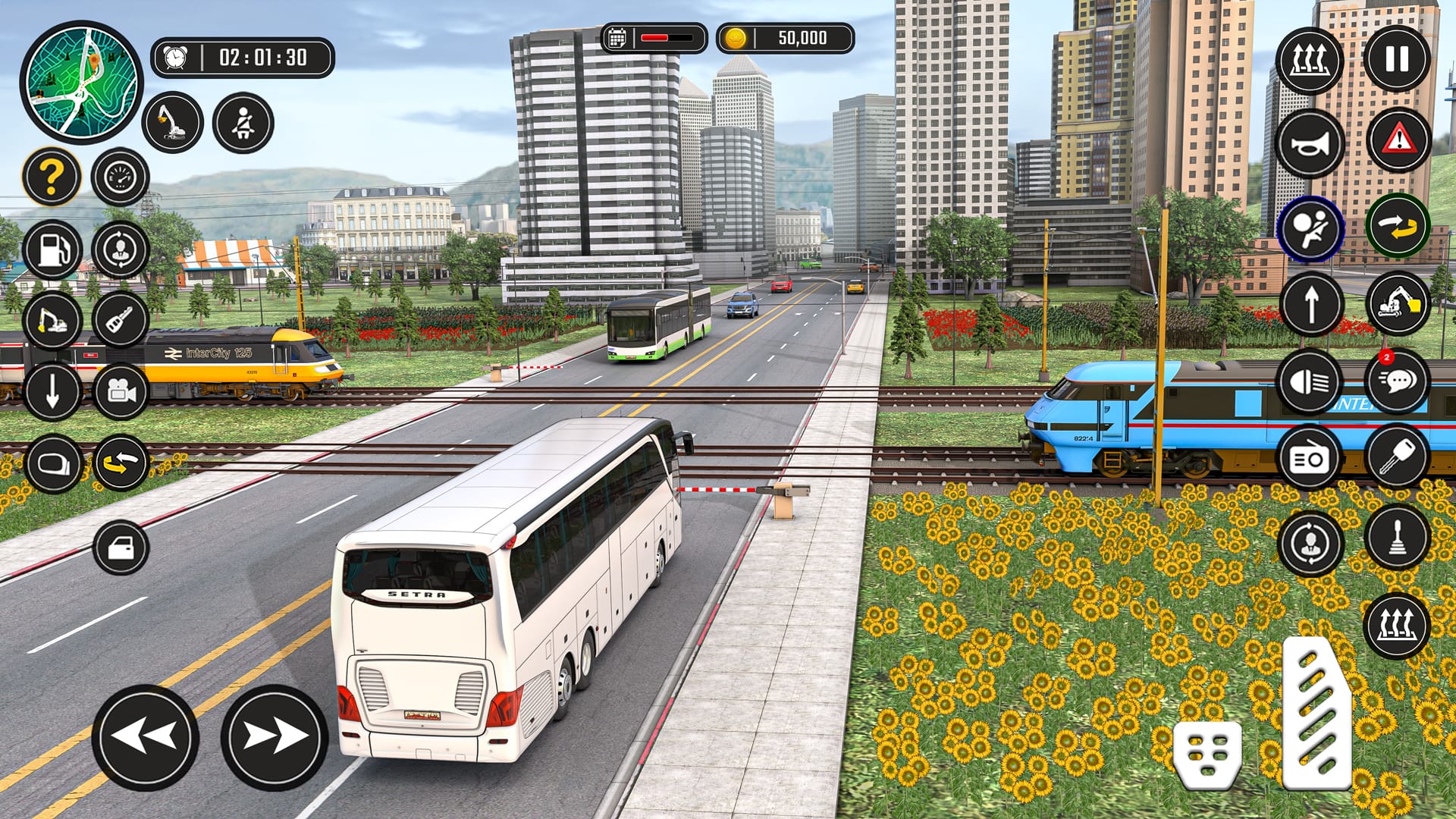Activate the yellow turn indicator arrow
Image resolution: width=1456 pixels, height=819 pixels.
pyautogui.click(x=1400, y=227)
